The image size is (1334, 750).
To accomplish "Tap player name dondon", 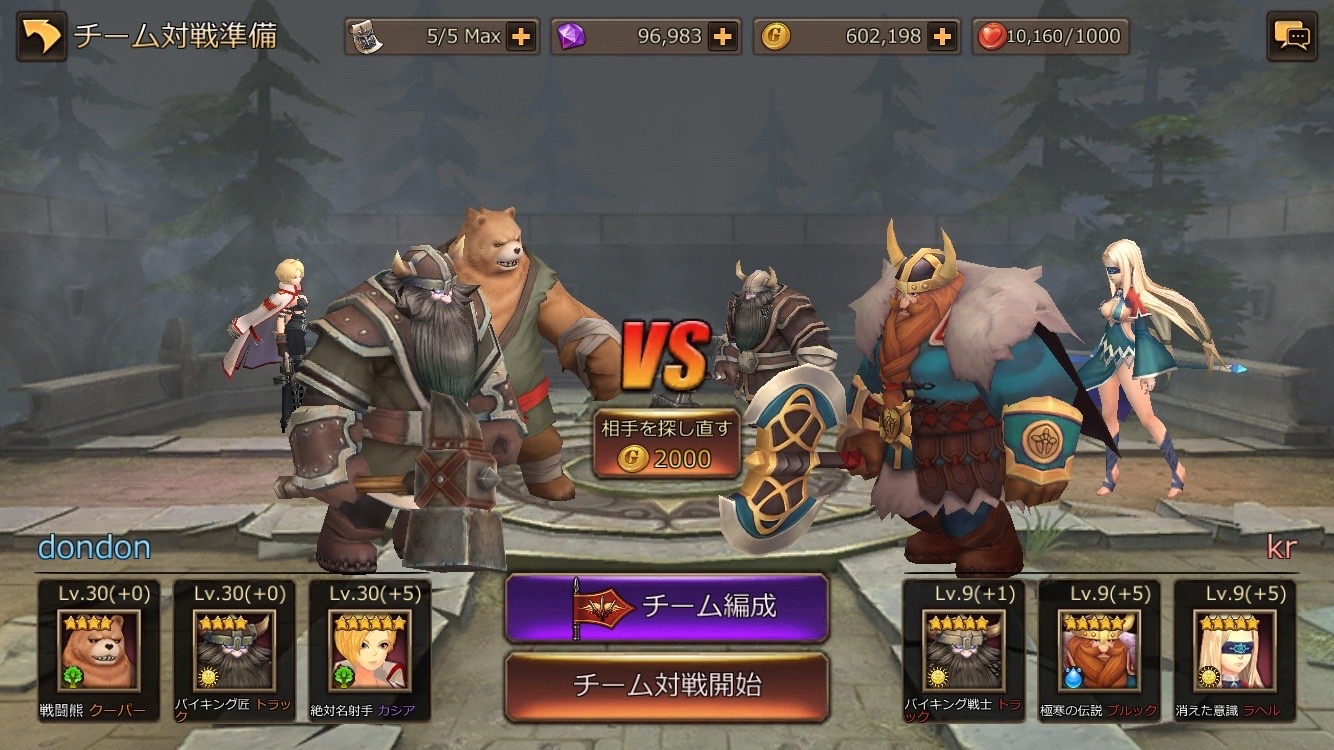I will click(x=95, y=547).
